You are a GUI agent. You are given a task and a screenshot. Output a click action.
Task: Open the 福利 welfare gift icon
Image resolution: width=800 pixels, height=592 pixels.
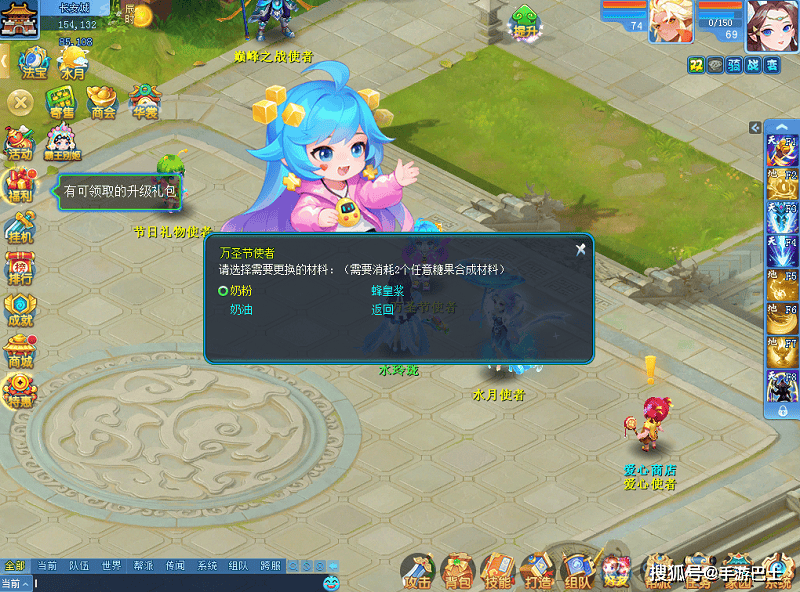pos(20,187)
